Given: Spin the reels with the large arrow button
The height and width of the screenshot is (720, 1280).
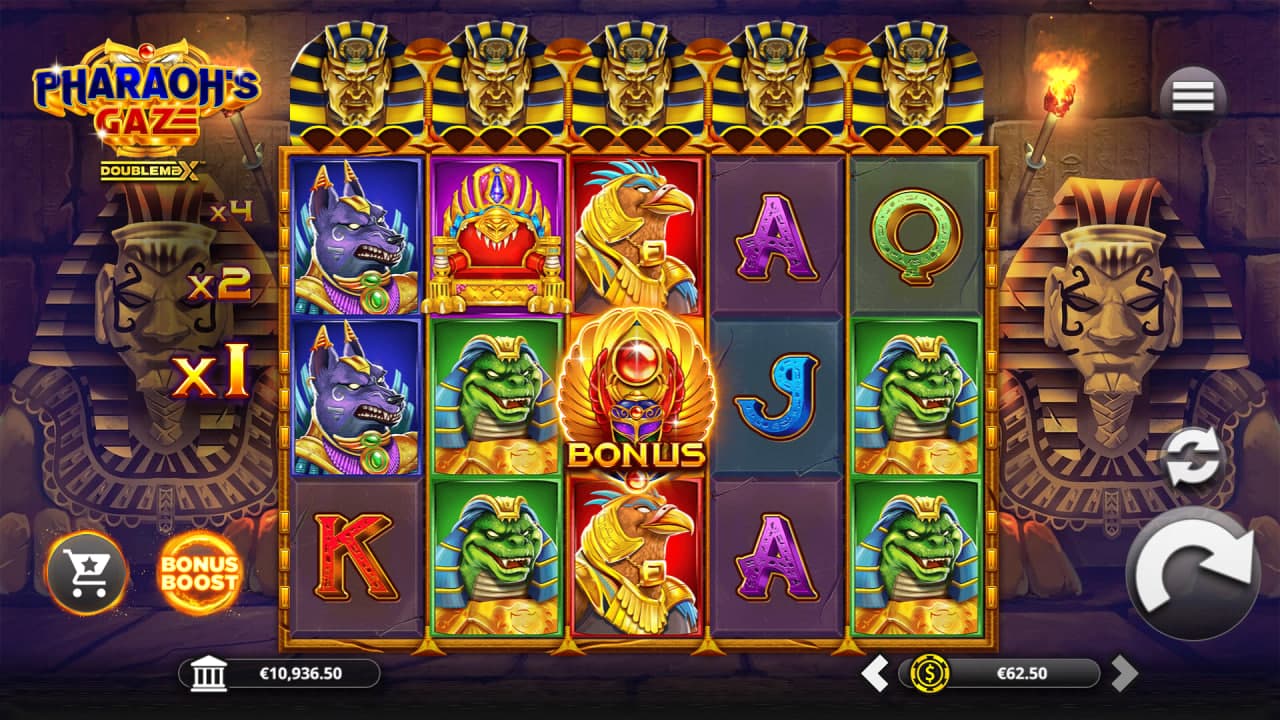Looking at the screenshot, I should coord(1193,573).
